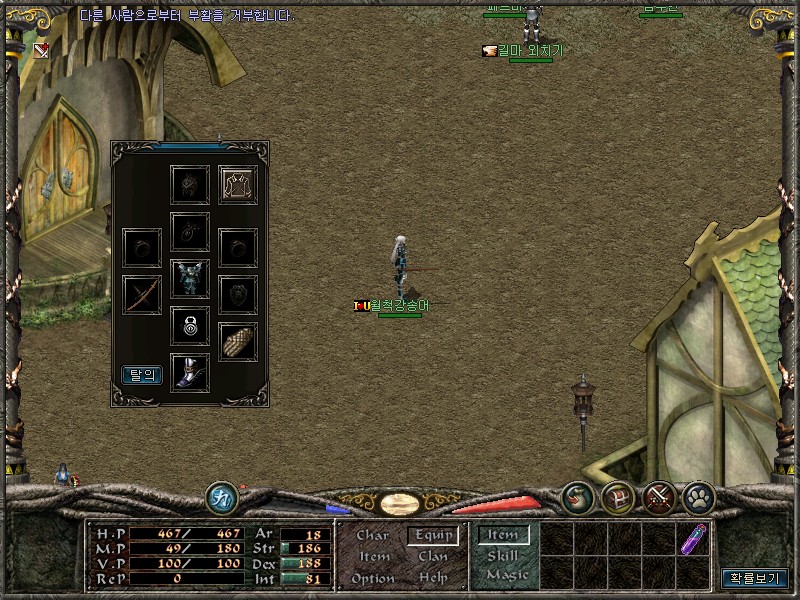800x600 pixels.
Task: Select the belt lock equipment slot
Action: click(x=190, y=325)
